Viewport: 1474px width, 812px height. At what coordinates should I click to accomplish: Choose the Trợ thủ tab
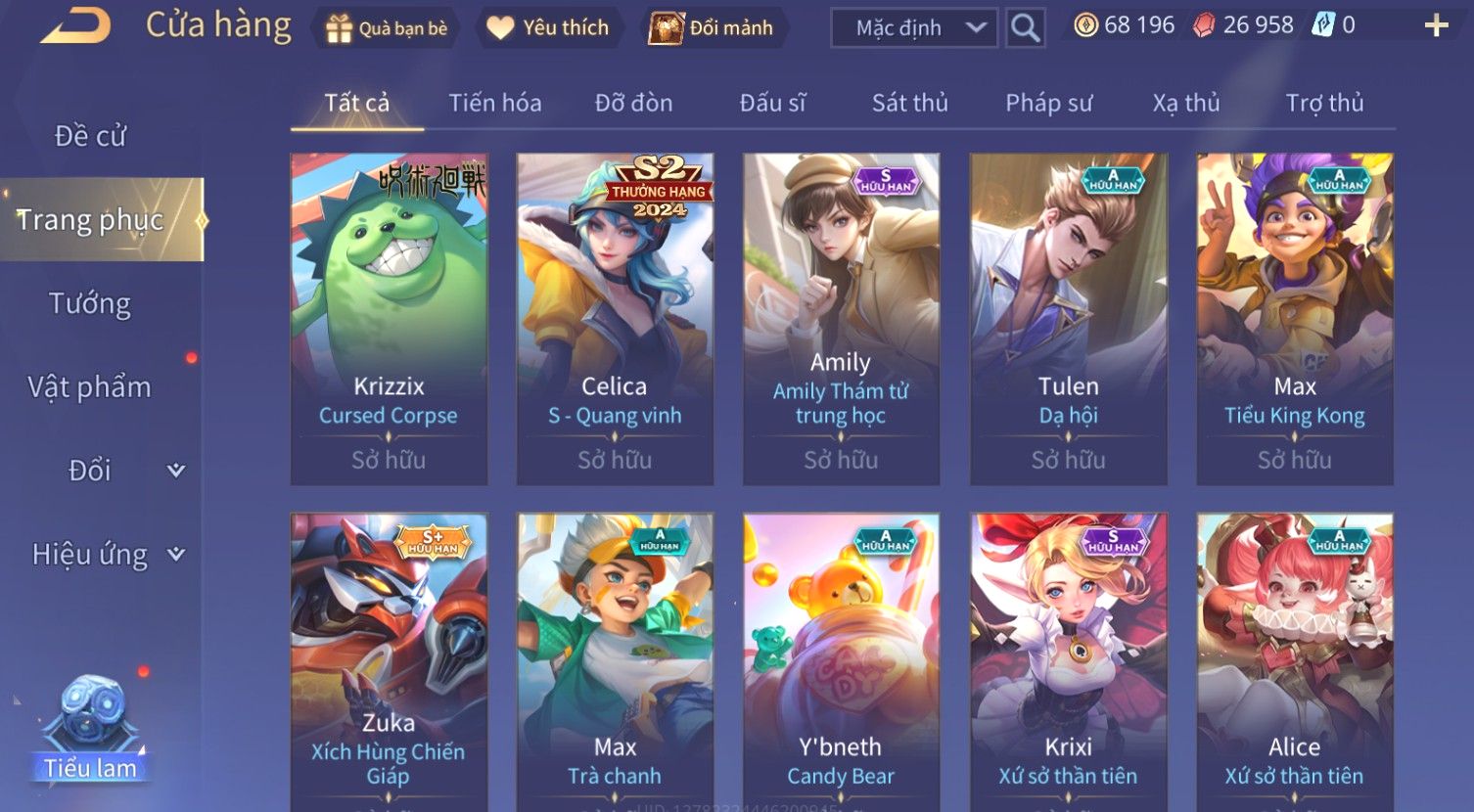pyautogui.click(x=1324, y=103)
